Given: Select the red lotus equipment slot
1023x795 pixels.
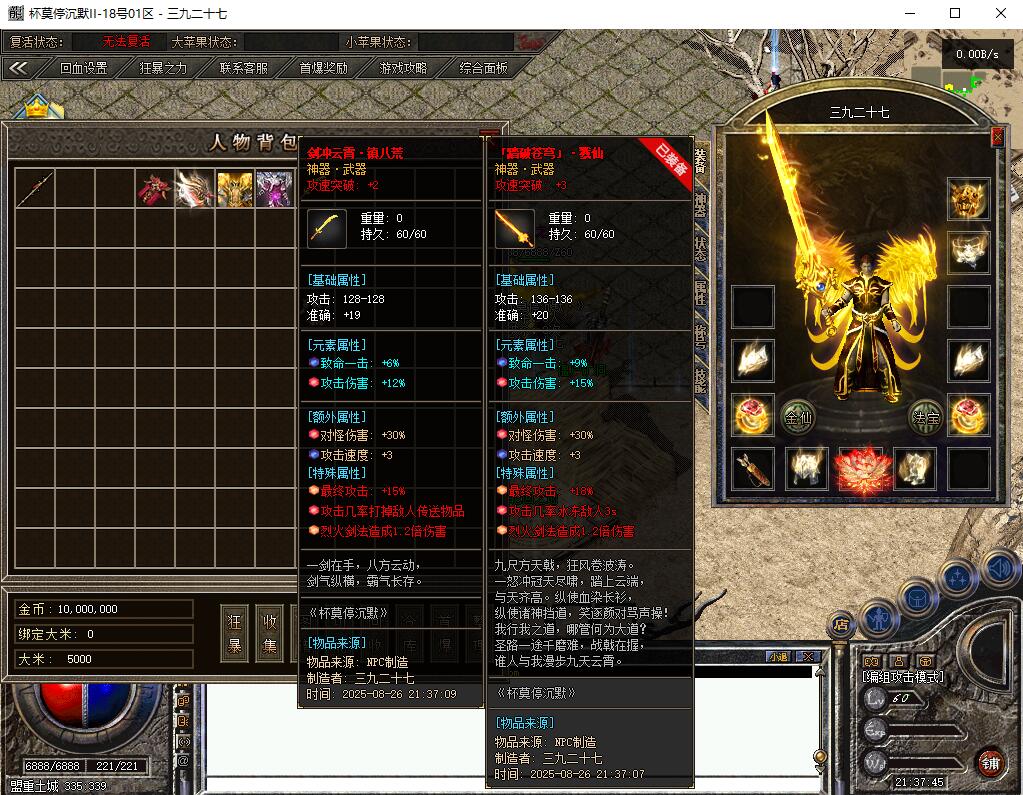Looking at the screenshot, I should [862, 470].
